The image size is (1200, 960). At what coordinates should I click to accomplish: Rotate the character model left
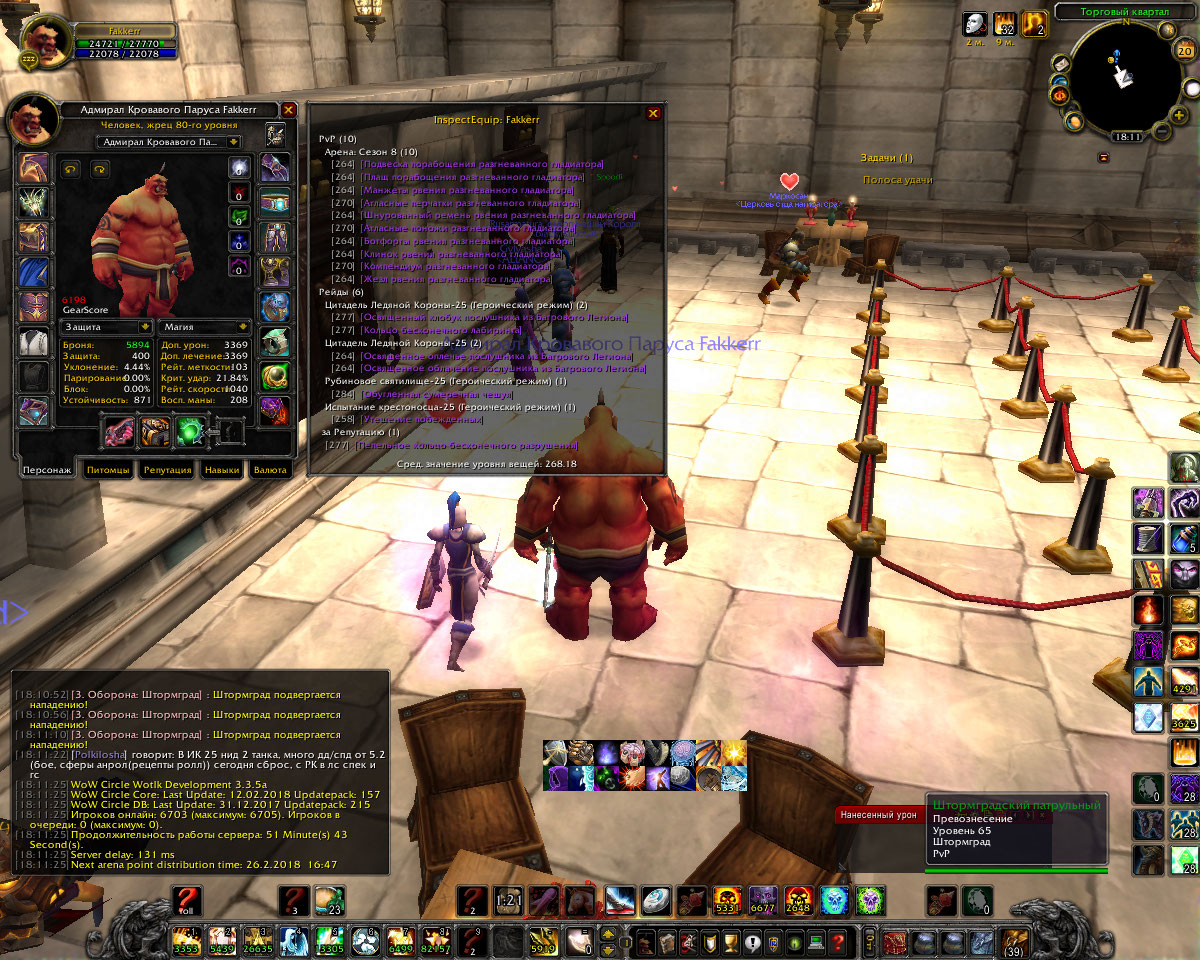pos(71,169)
